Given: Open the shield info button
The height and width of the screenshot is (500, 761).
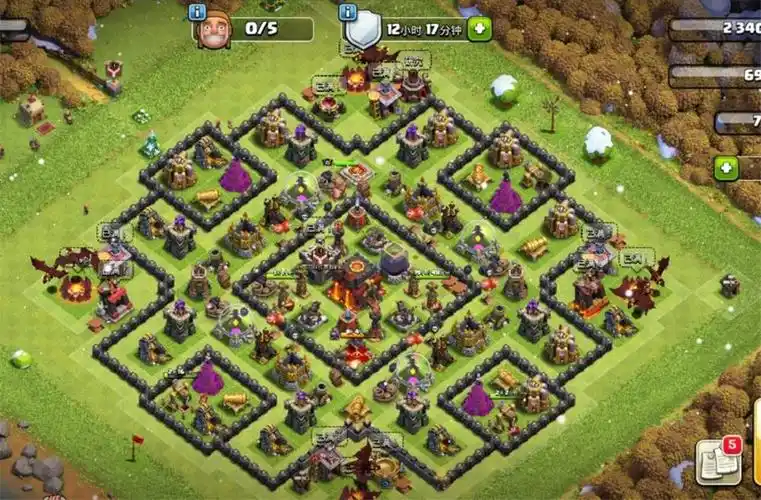Looking at the screenshot, I should 347,12.
